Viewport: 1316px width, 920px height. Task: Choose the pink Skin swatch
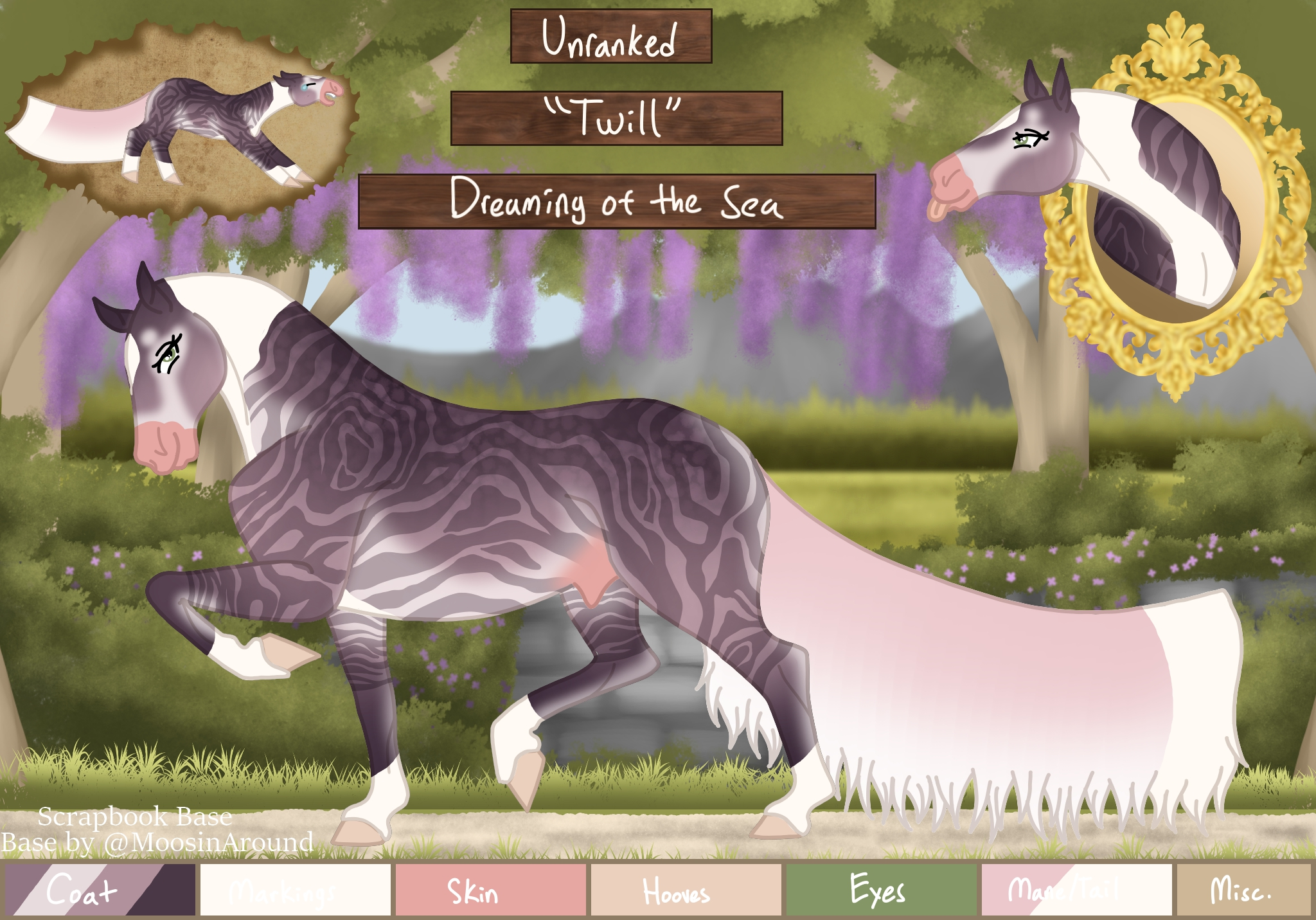coord(490,890)
